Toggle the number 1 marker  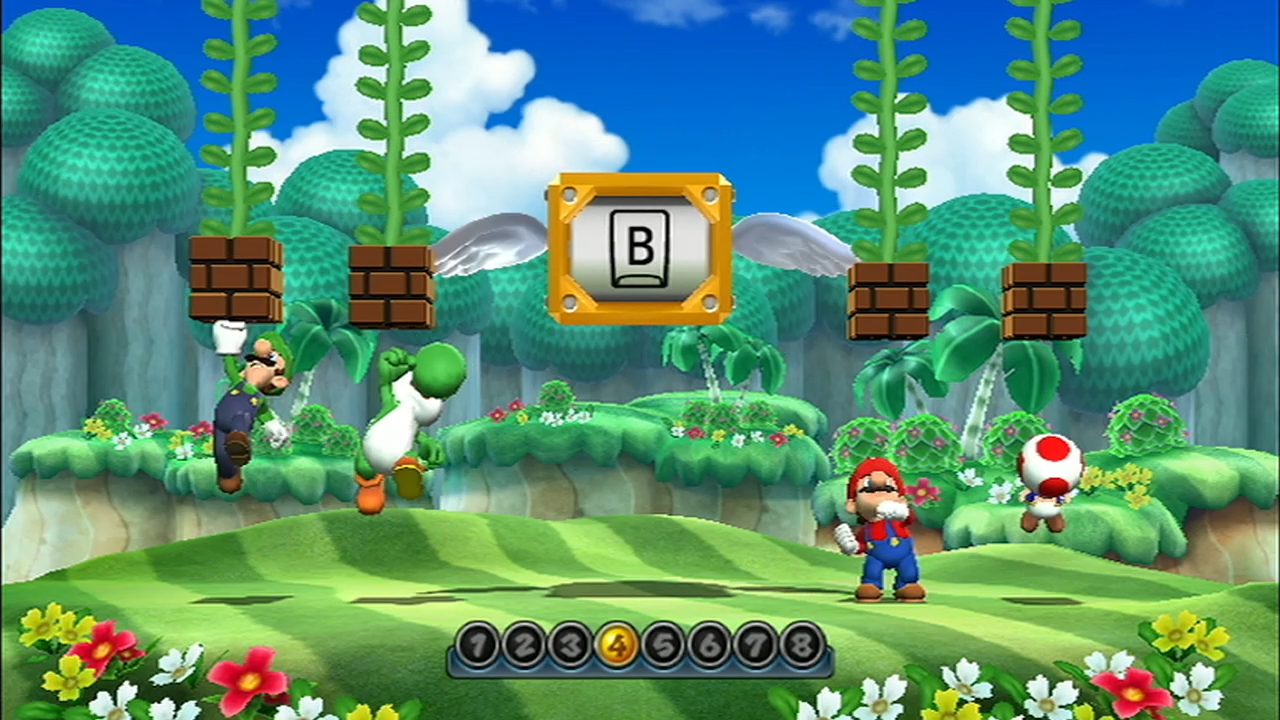tap(477, 645)
